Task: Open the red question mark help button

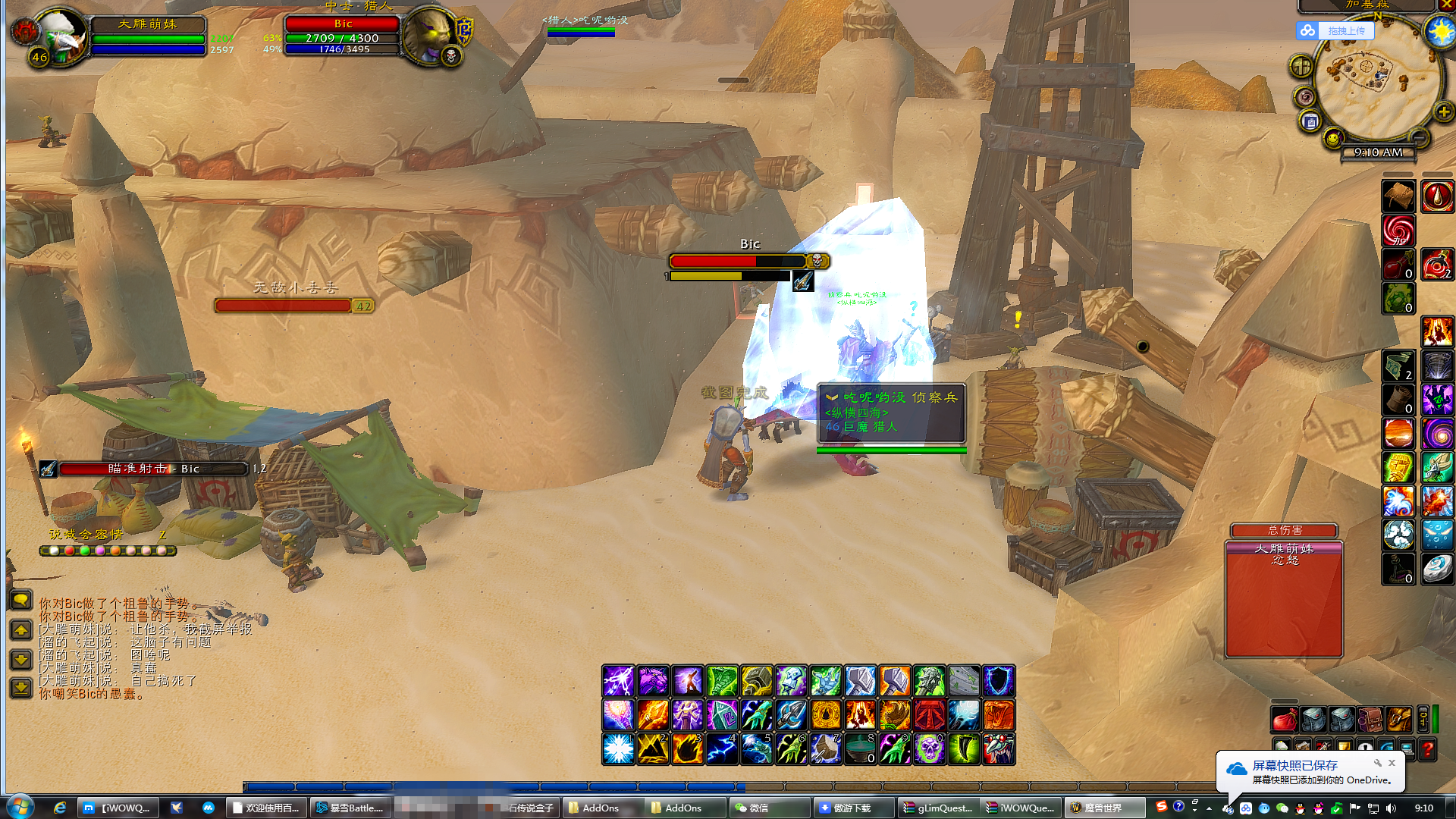Action: click(1427, 749)
